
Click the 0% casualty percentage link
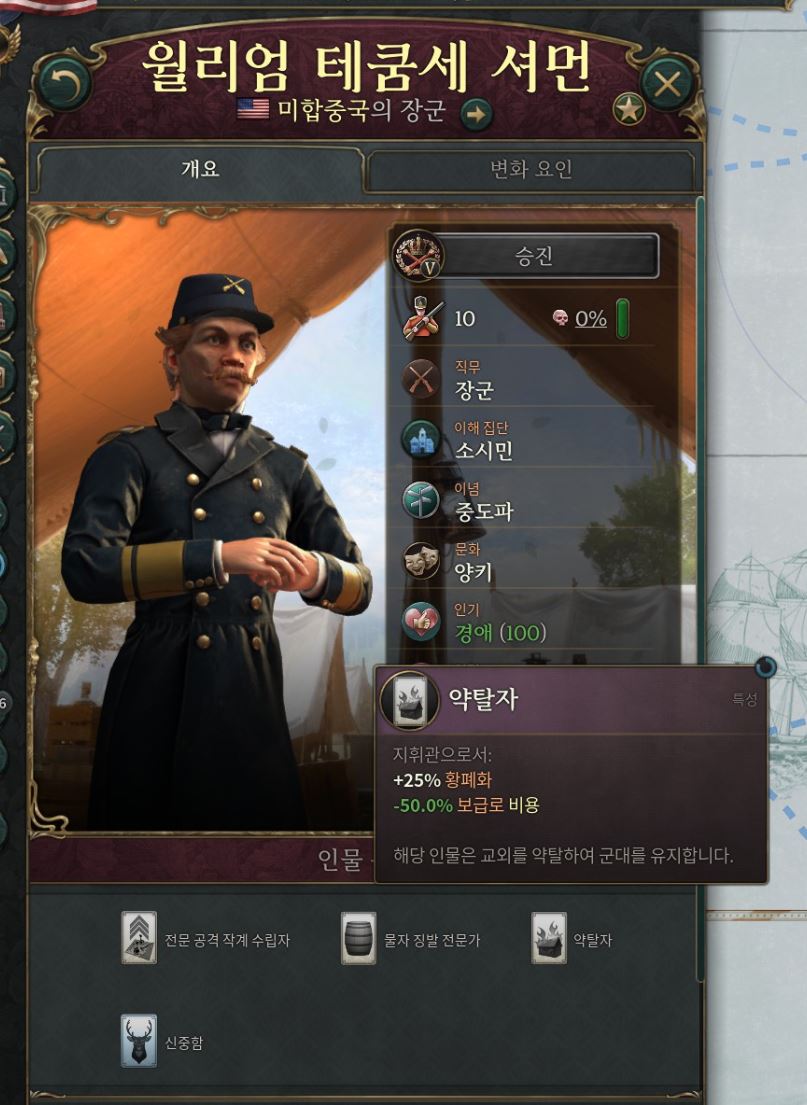(590, 319)
